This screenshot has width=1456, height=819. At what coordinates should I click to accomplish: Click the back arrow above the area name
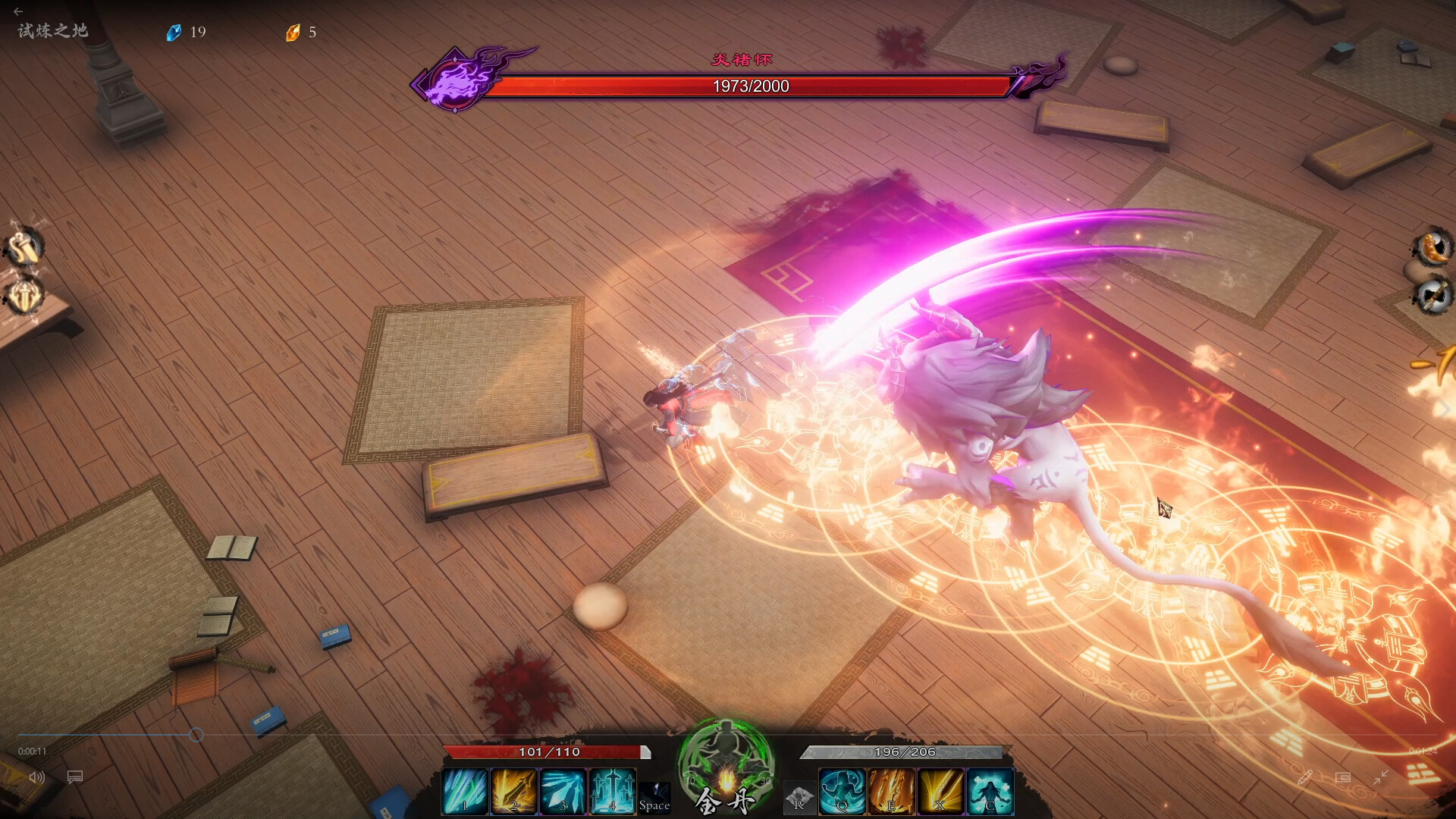click(x=18, y=11)
